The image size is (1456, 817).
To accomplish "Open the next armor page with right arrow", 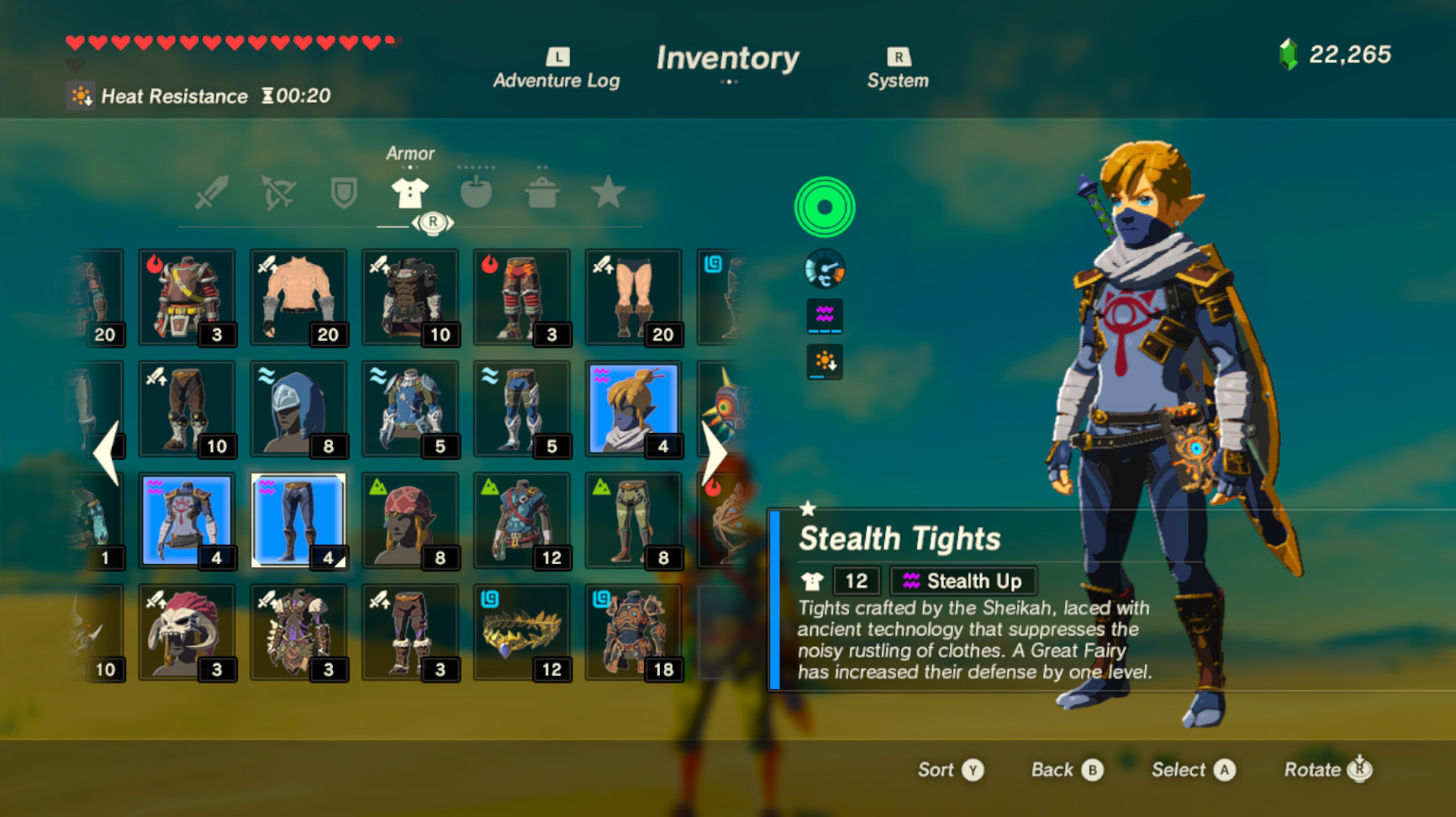I will coord(715,454).
